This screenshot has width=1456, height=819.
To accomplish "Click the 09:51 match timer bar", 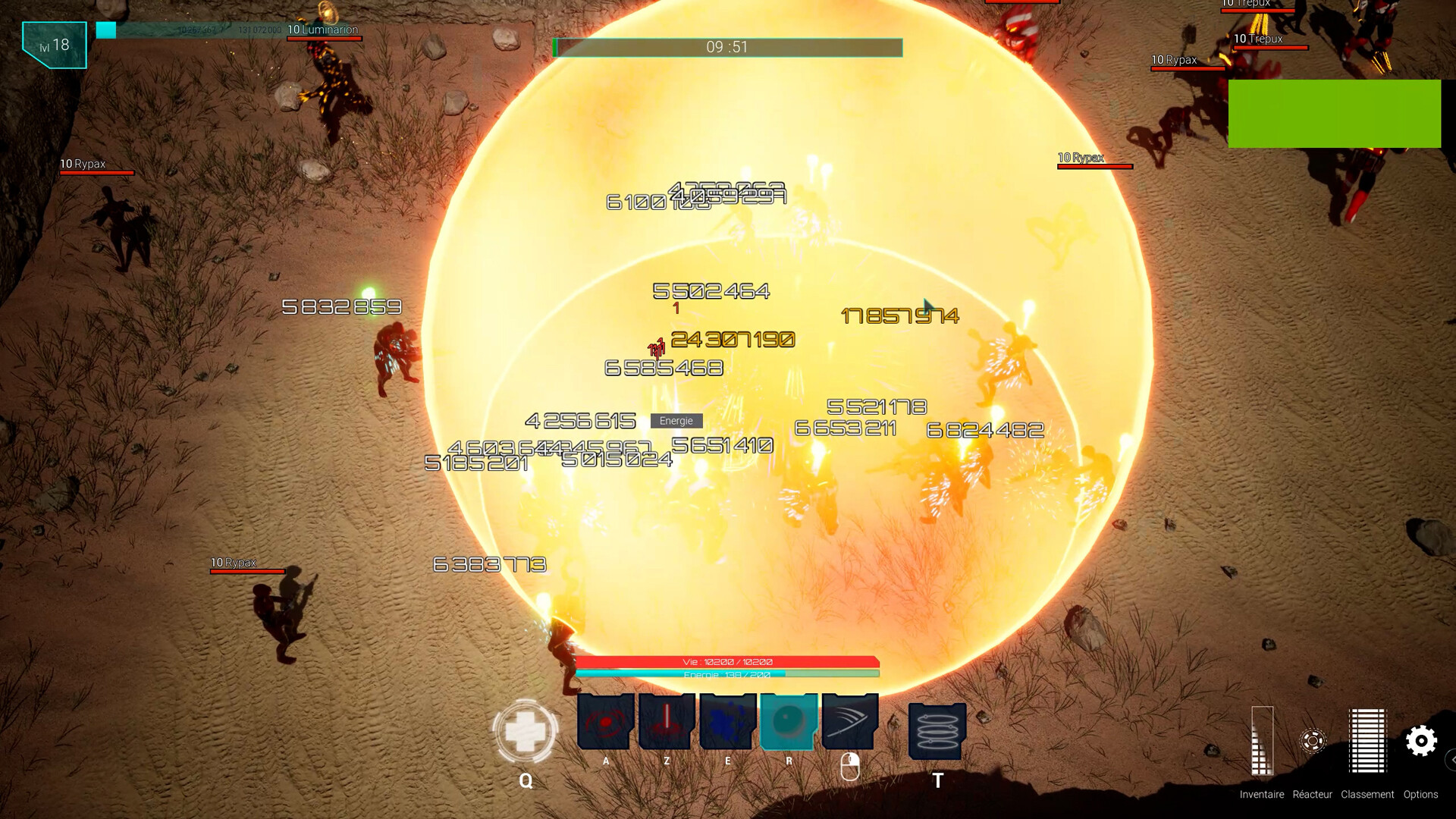I will [726, 47].
